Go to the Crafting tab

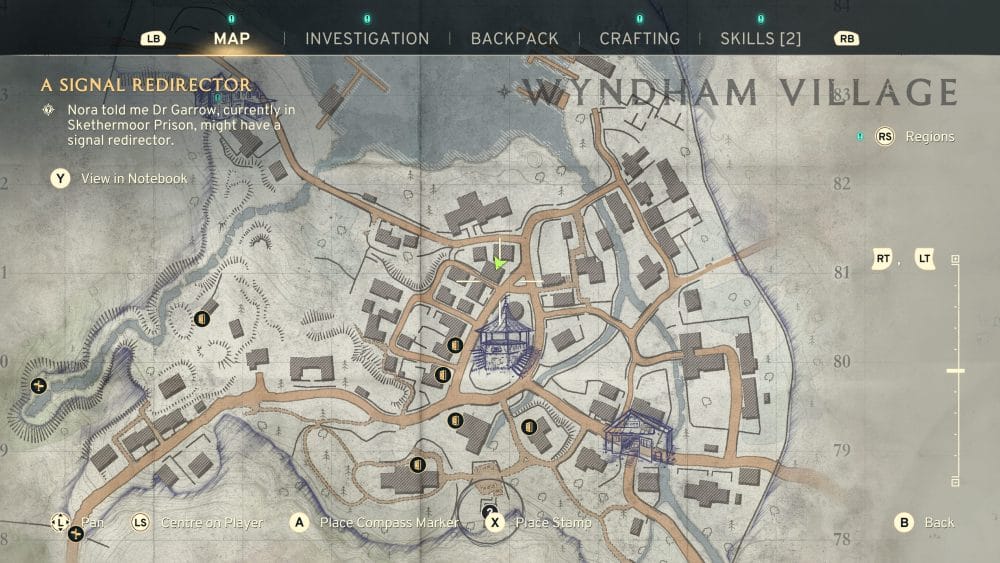coord(639,39)
